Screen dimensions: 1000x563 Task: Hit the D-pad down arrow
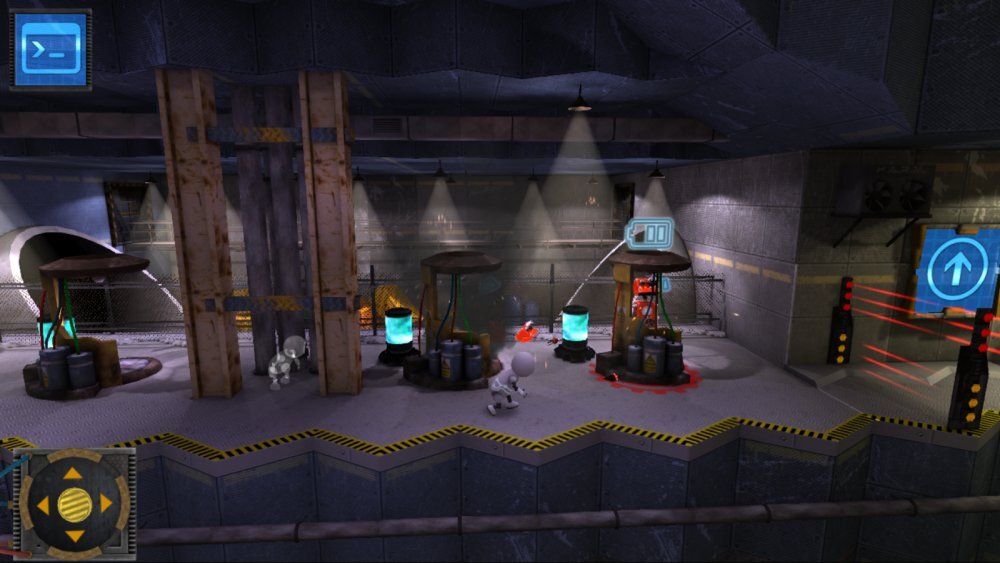[x=74, y=537]
